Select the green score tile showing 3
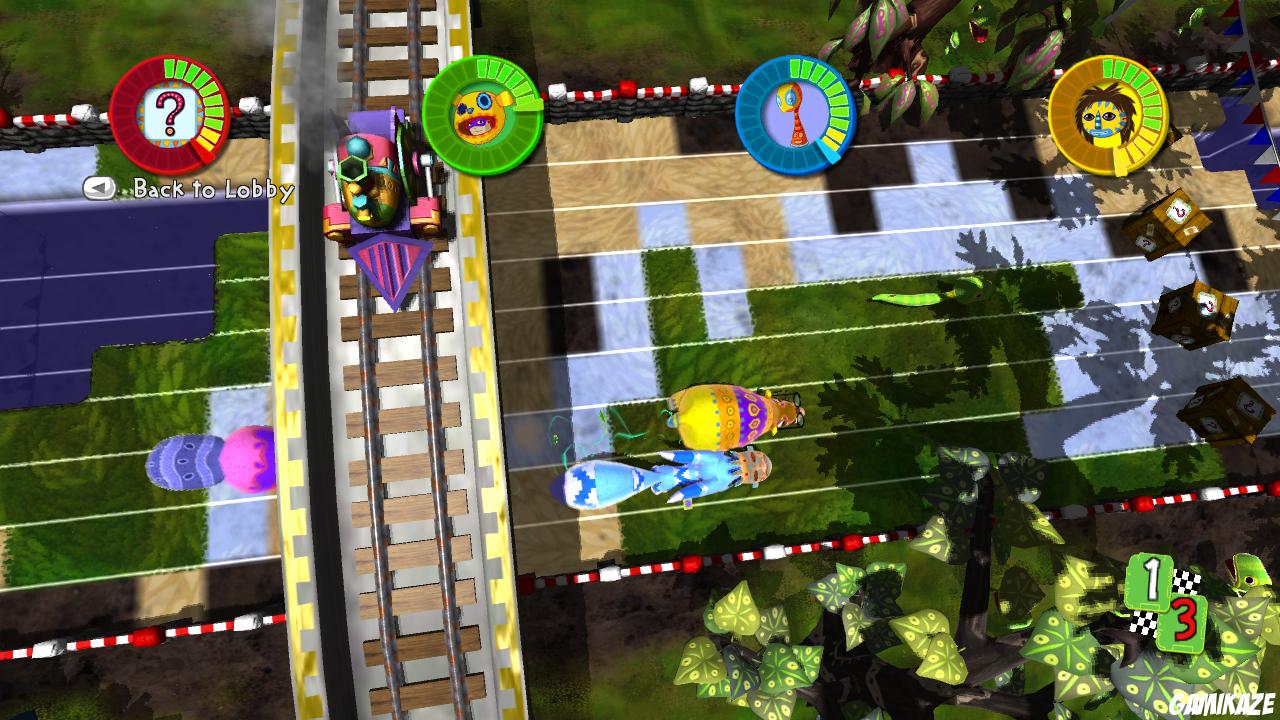This screenshot has height=720, width=1280. [x=1181, y=622]
